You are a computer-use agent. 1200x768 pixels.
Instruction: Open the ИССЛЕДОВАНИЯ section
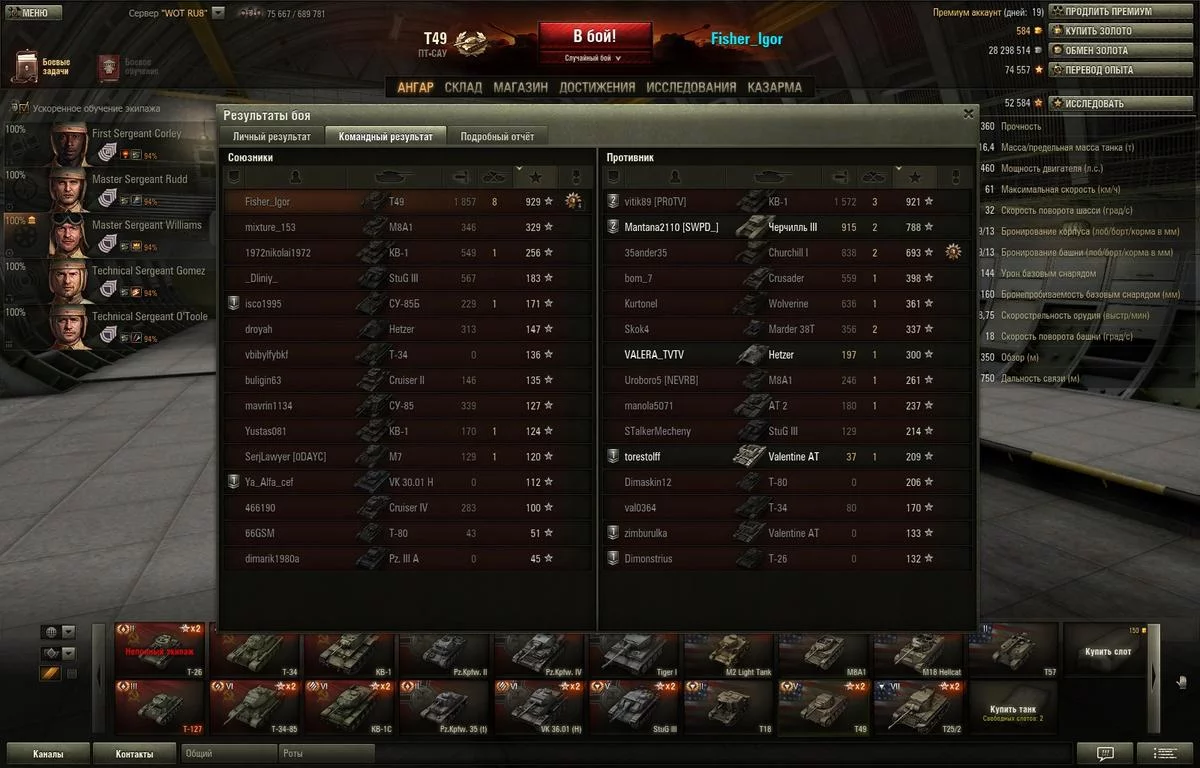(690, 87)
